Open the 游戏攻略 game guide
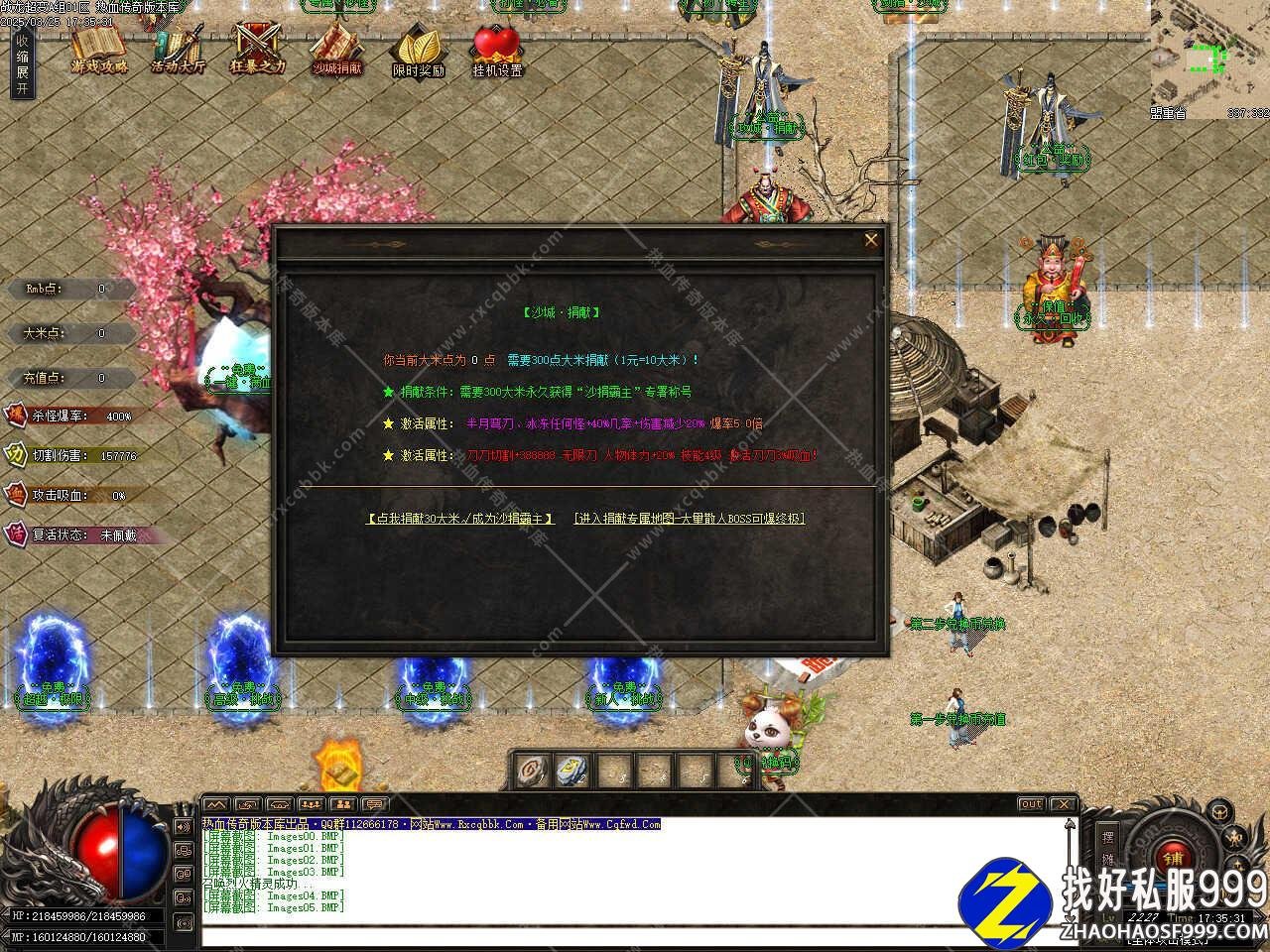Viewport: 1270px width, 952px height. [x=99, y=50]
